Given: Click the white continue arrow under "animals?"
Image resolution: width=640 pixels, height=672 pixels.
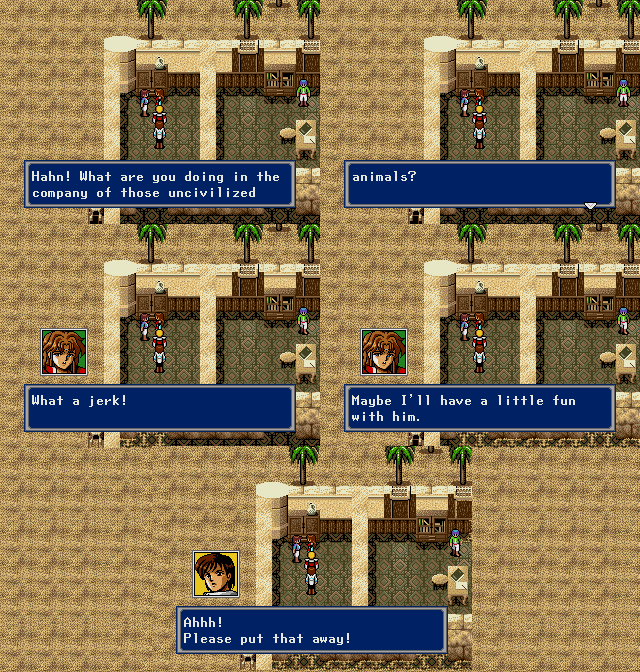Looking at the screenshot, I should click(x=590, y=205).
